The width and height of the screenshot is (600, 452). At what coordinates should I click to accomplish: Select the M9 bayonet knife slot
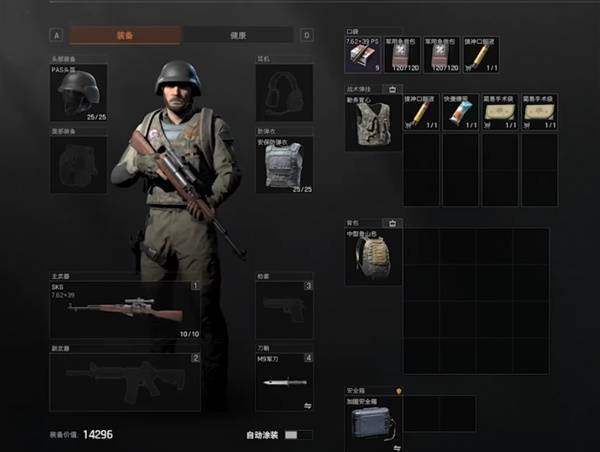(284, 381)
